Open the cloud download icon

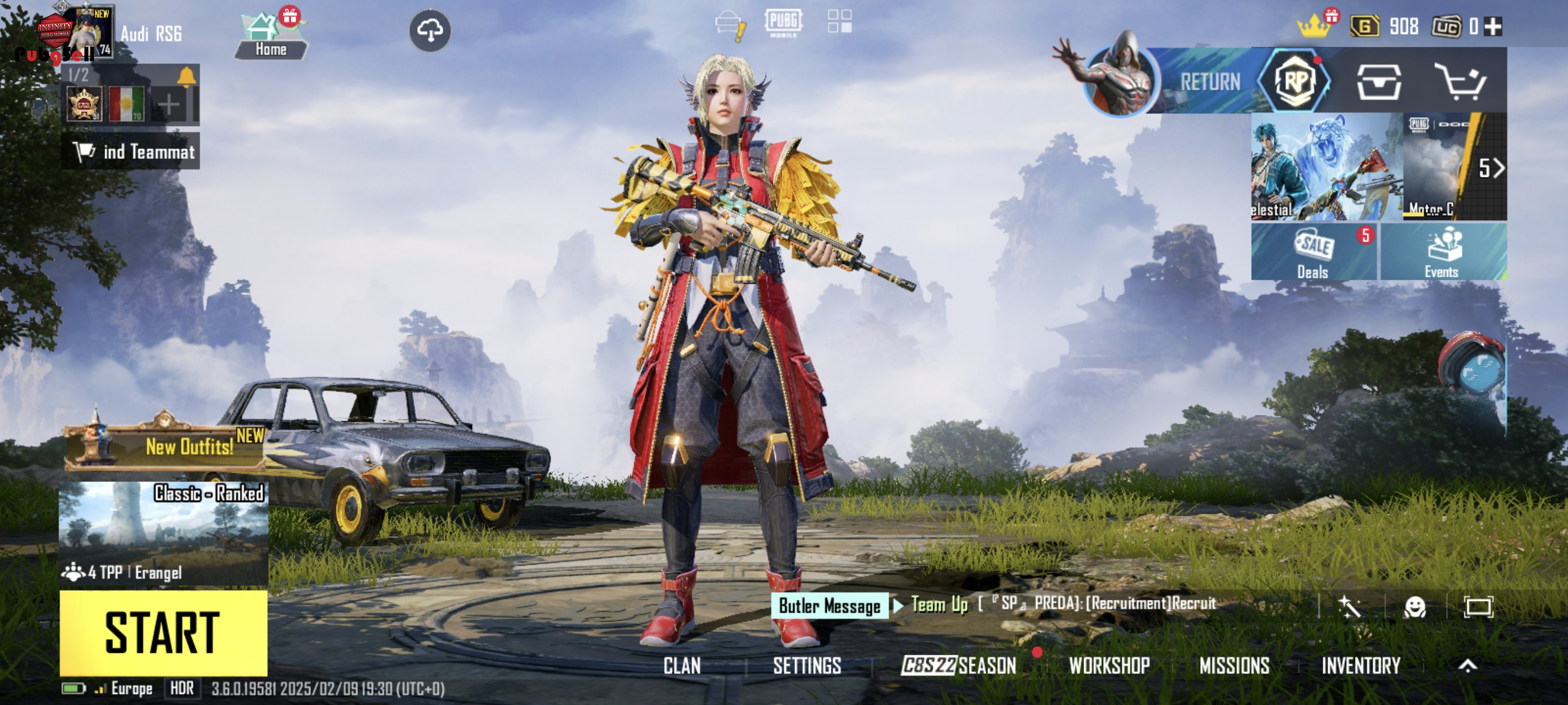tap(430, 31)
